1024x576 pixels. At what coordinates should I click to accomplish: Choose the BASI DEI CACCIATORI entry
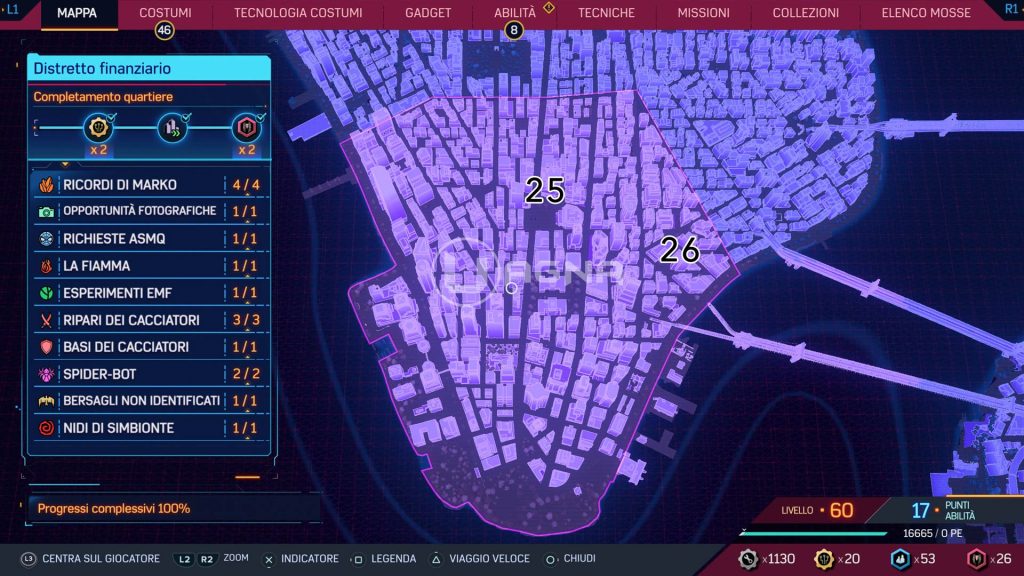pyautogui.click(x=148, y=347)
